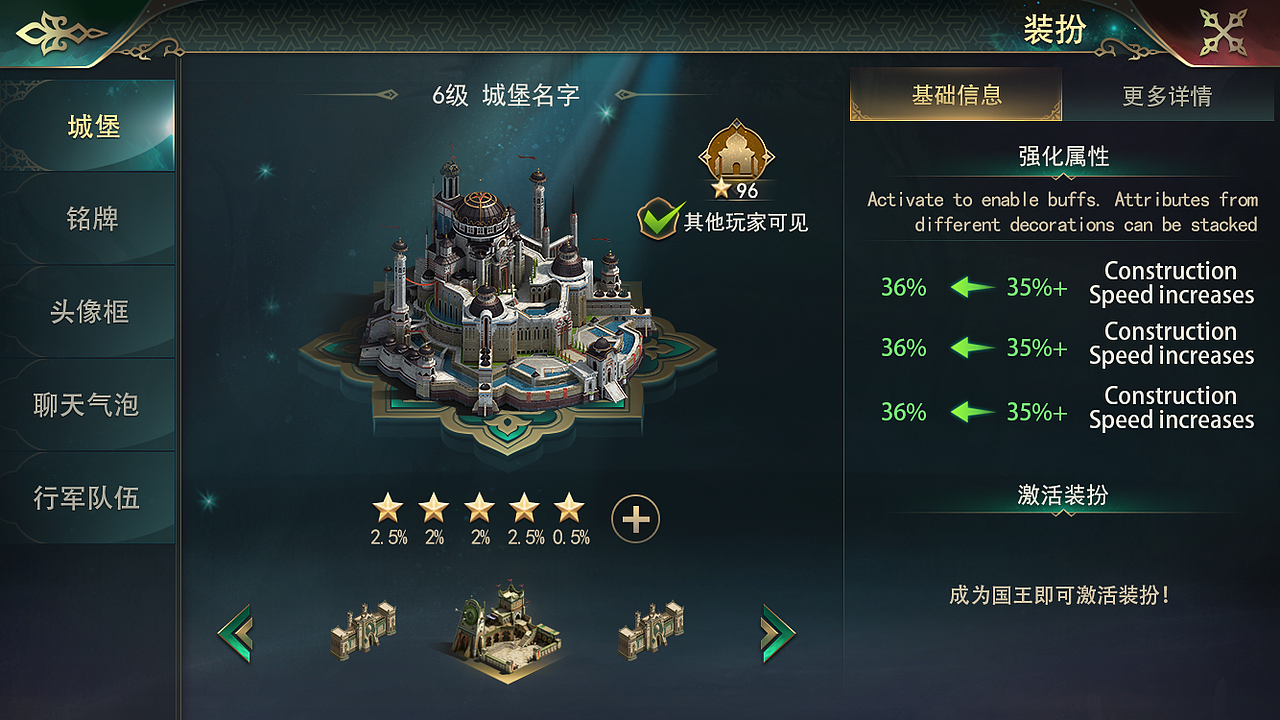The width and height of the screenshot is (1280, 720).
Task: Expand the 强化属性 section header
Action: (x=1064, y=157)
